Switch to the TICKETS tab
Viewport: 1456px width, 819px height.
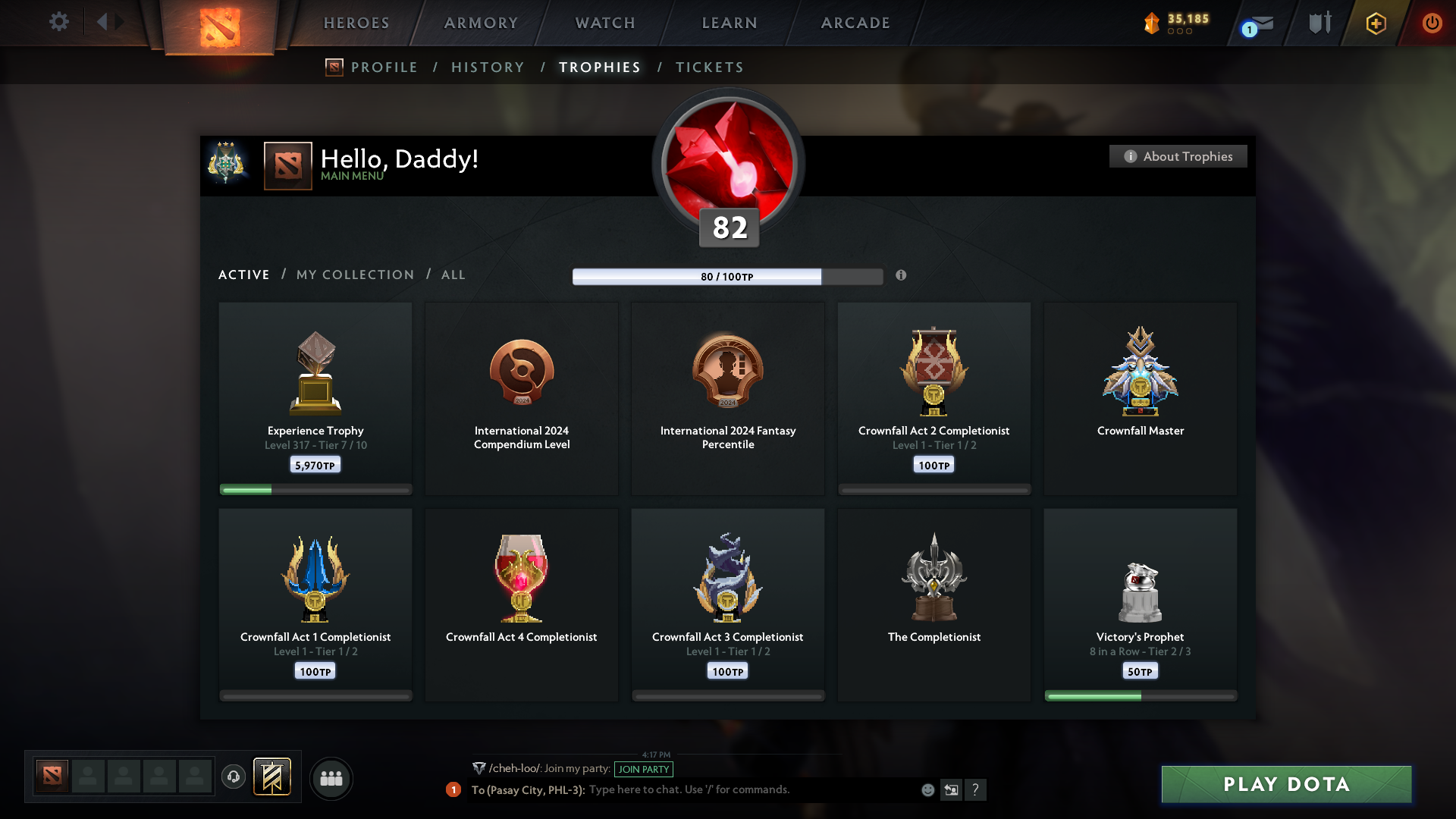pos(709,67)
